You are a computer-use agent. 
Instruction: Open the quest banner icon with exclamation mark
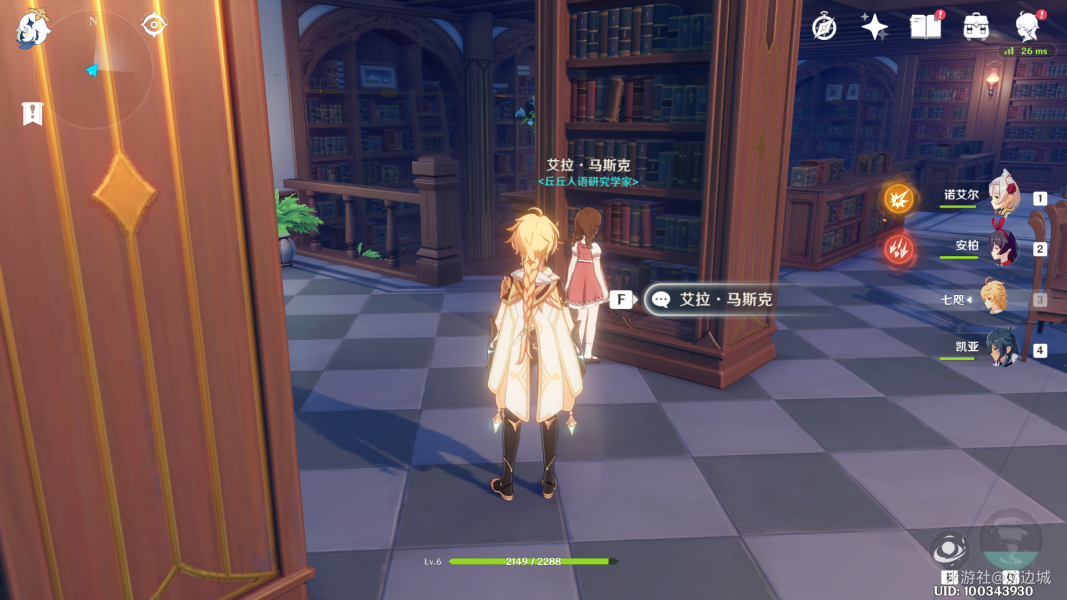coord(32,114)
